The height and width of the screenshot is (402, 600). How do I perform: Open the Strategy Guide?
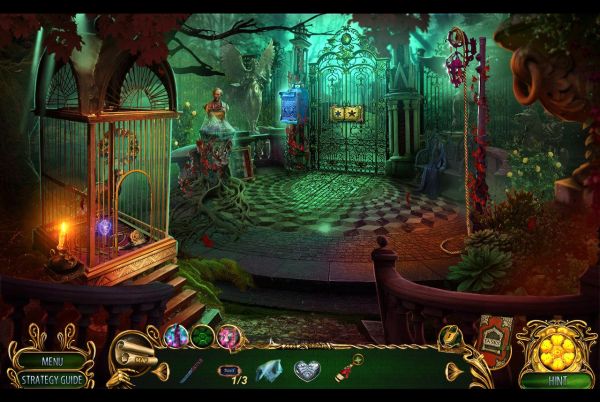click(48, 380)
